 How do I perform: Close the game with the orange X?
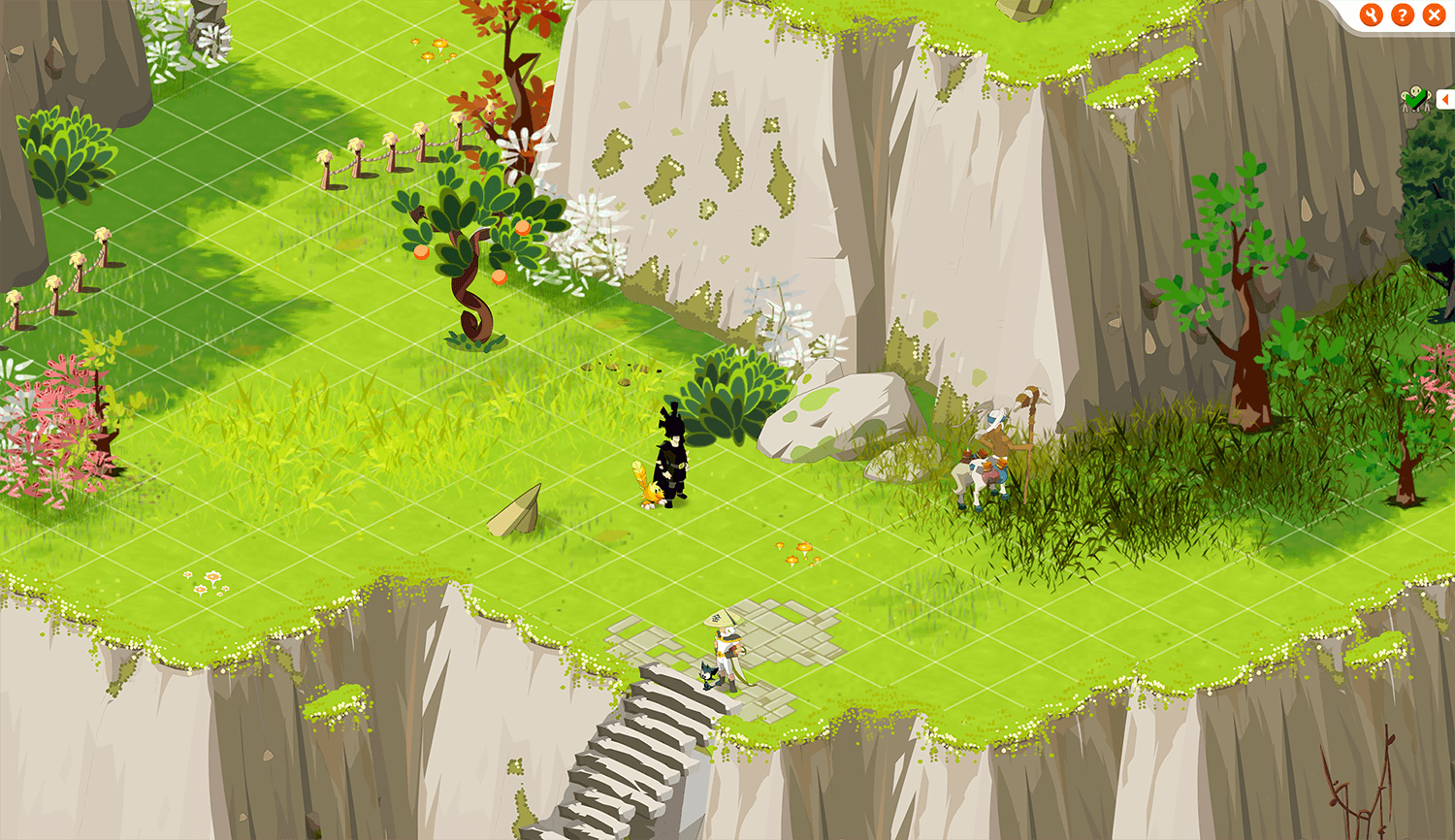click(1434, 15)
